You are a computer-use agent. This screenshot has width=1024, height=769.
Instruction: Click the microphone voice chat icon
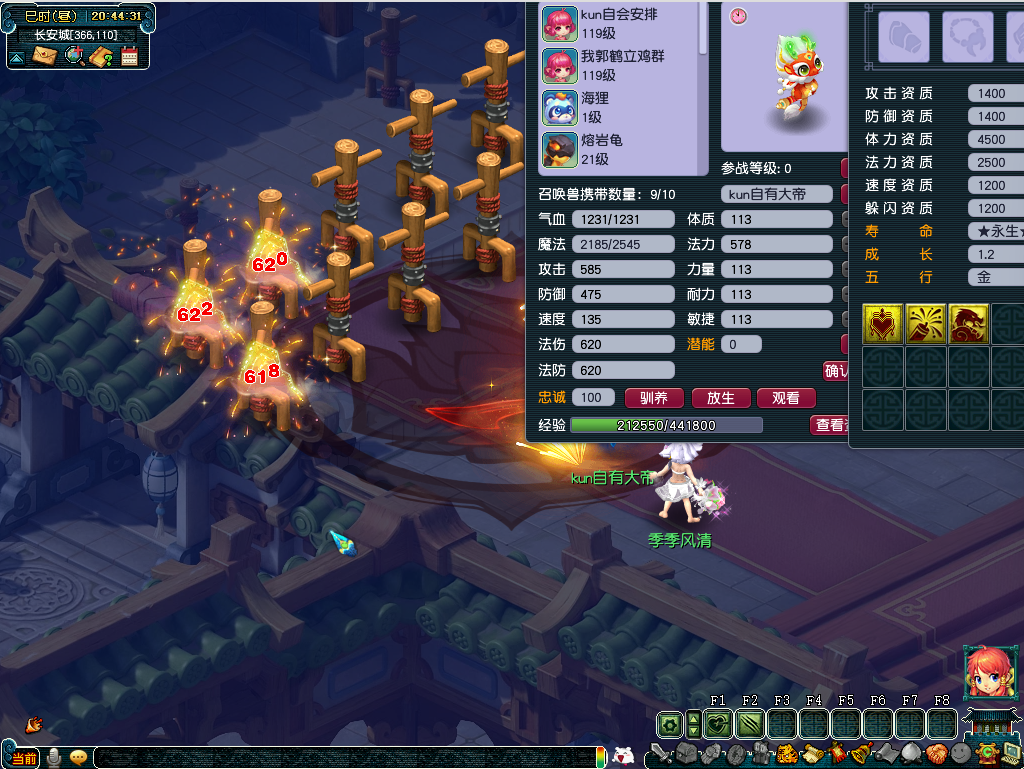pos(53,757)
